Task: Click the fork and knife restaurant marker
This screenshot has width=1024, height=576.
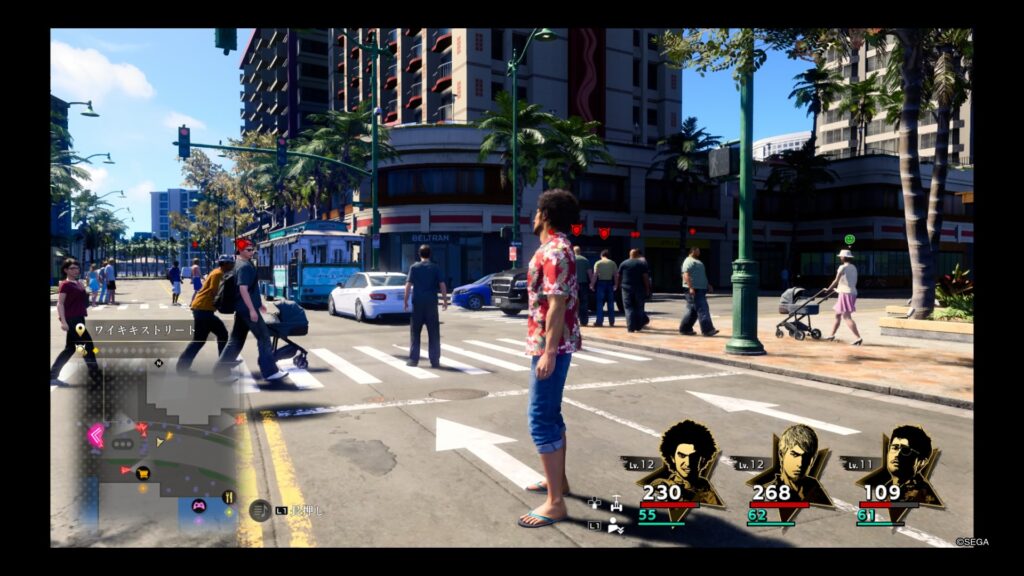Action: click(x=228, y=497)
